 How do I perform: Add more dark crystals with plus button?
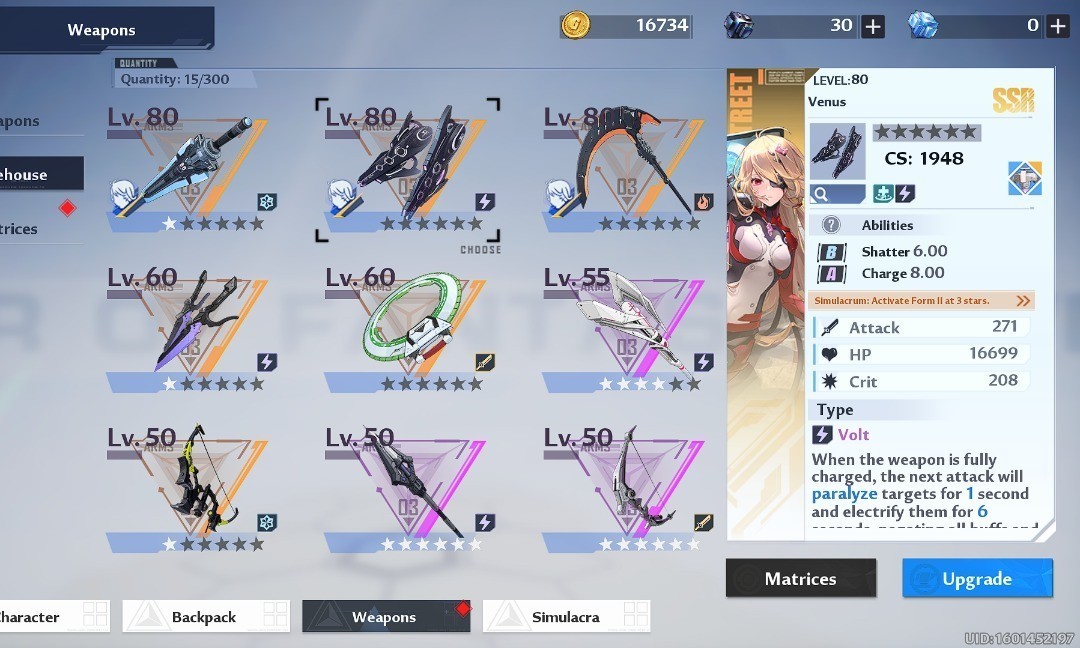click(x=873, y=26)
